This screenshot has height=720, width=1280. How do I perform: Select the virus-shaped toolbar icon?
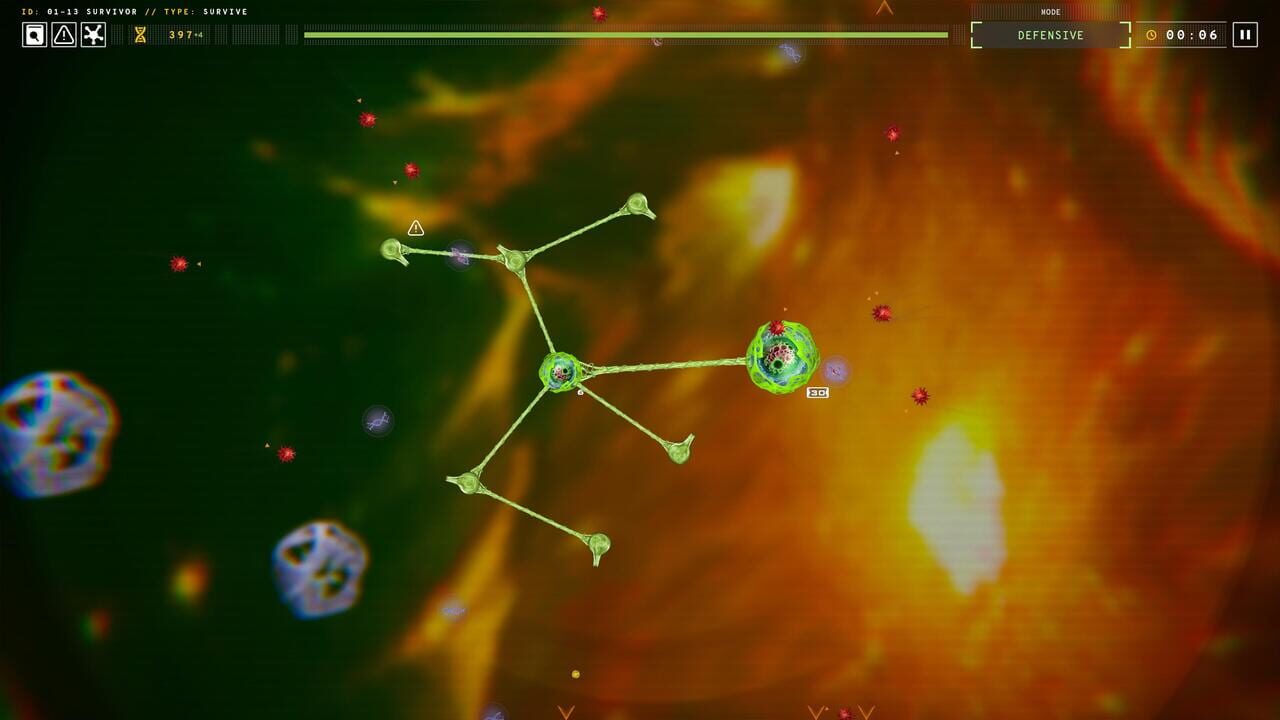[93, 35]
